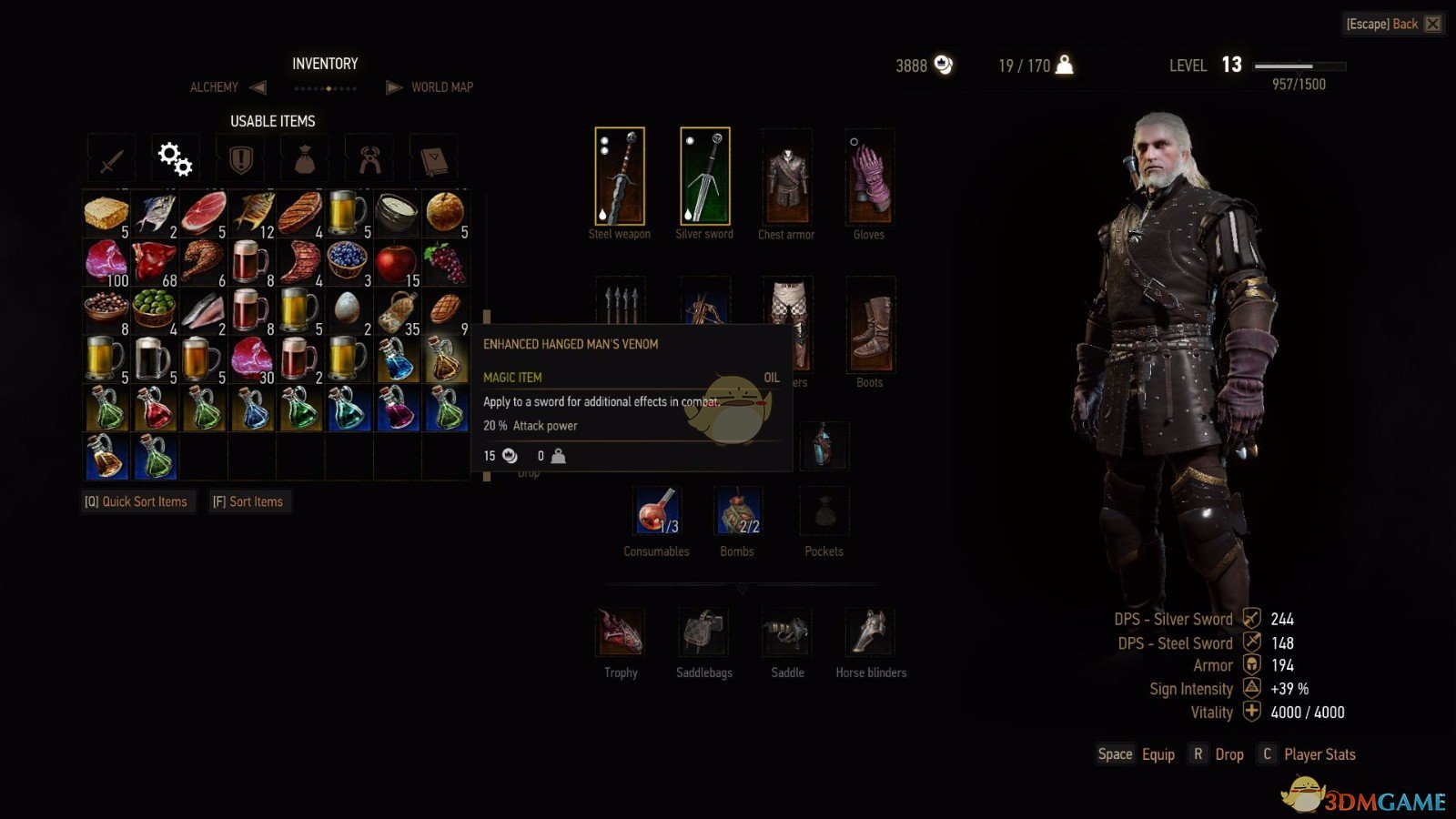Select the sword weapons category icon
1456x819 pixels.
pyautogui.click(x=110, y=157)
